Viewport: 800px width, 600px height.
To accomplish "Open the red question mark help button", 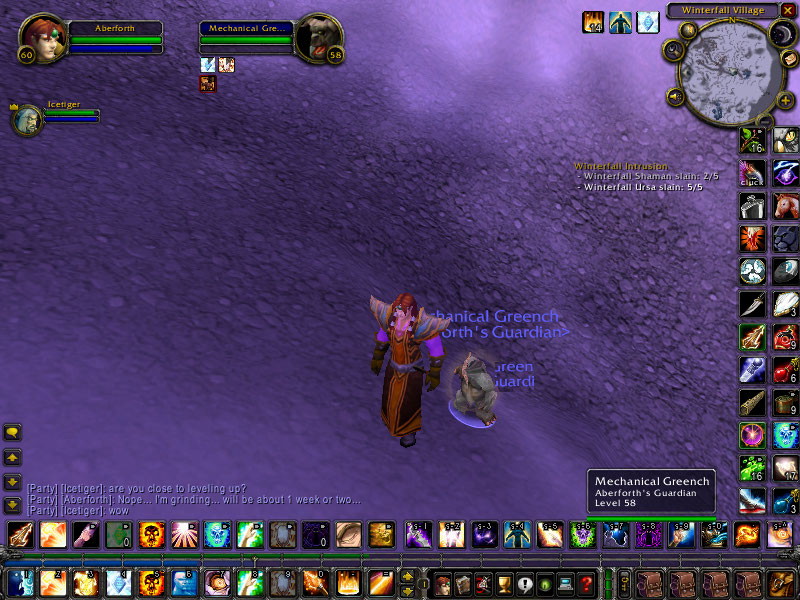I will [587, 583].
